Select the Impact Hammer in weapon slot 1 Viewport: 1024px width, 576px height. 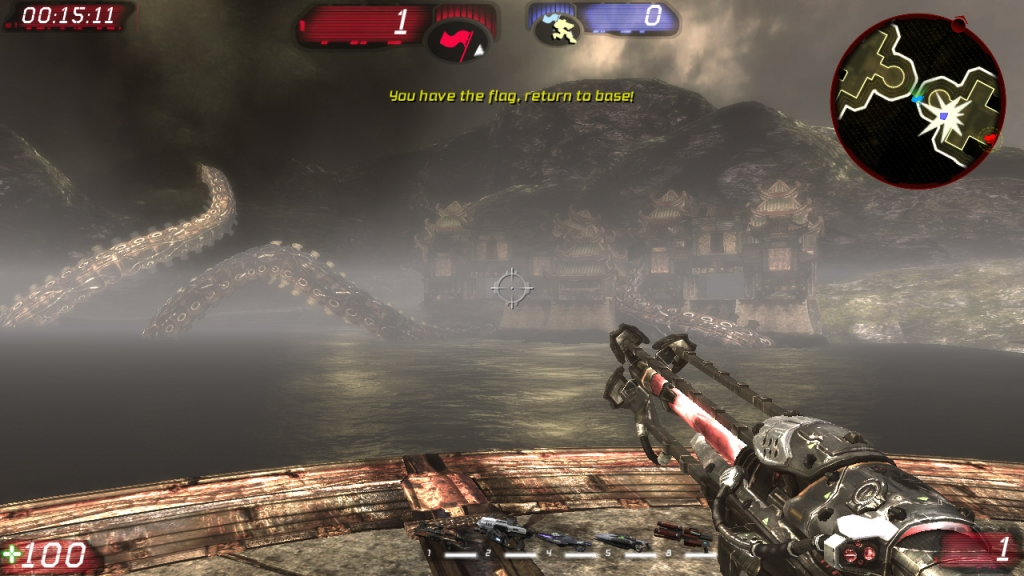(438, 534)
